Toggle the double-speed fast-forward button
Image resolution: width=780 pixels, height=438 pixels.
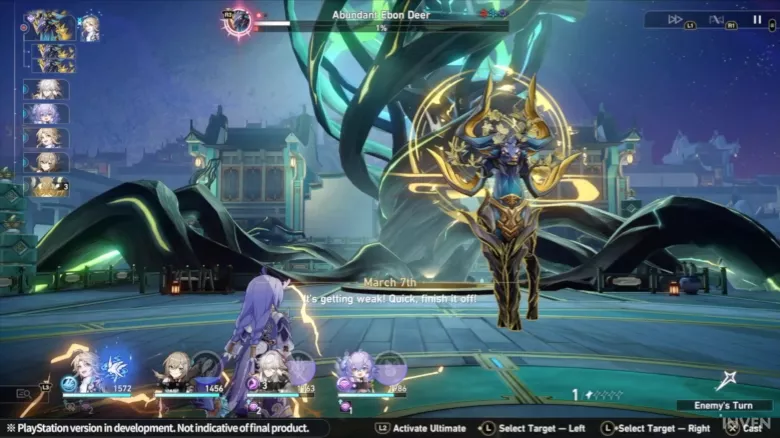(675, 19)
